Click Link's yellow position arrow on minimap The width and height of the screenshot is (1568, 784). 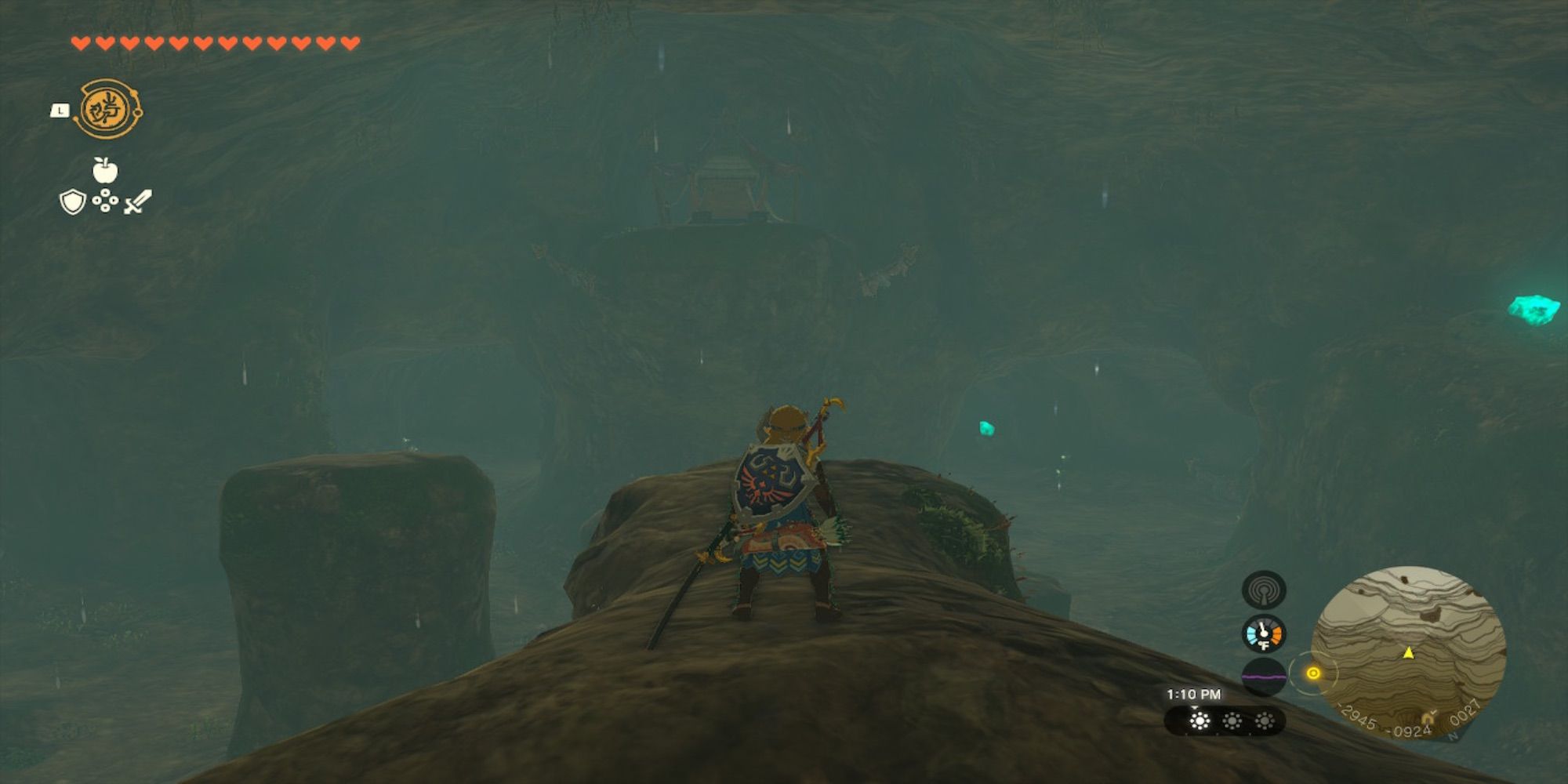coord(1408,654)
